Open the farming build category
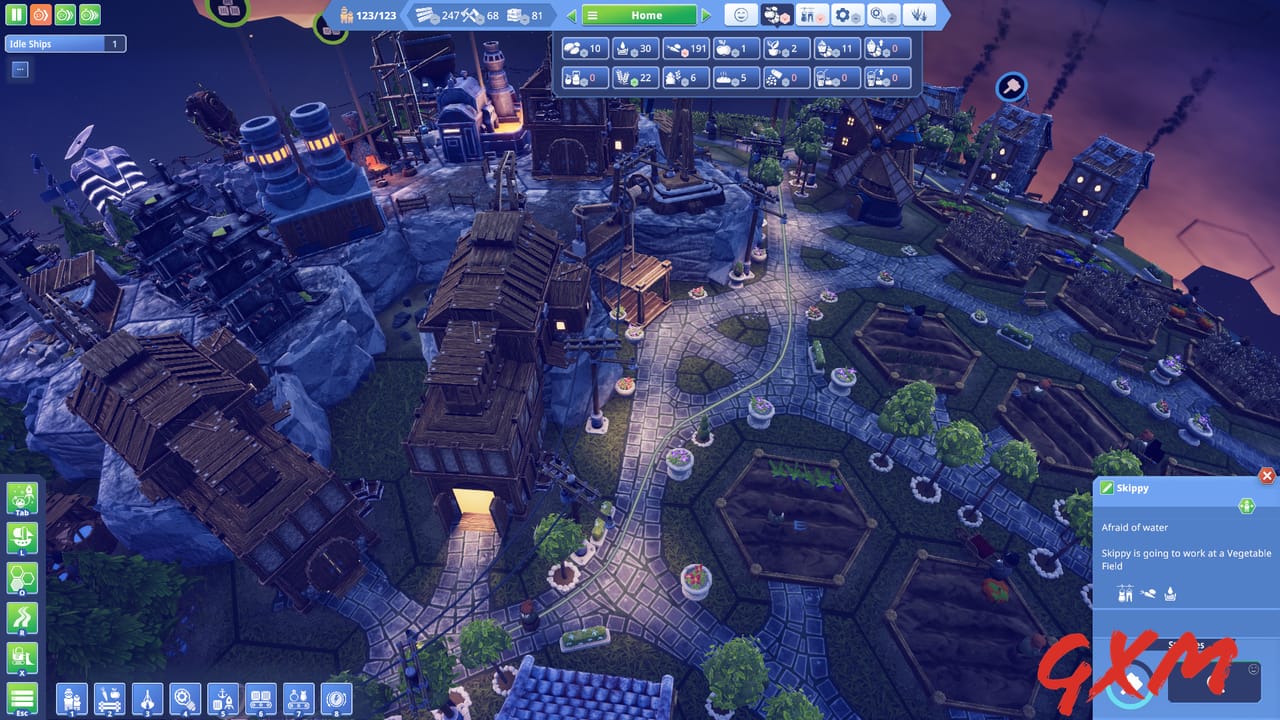 tap(110, 698)
